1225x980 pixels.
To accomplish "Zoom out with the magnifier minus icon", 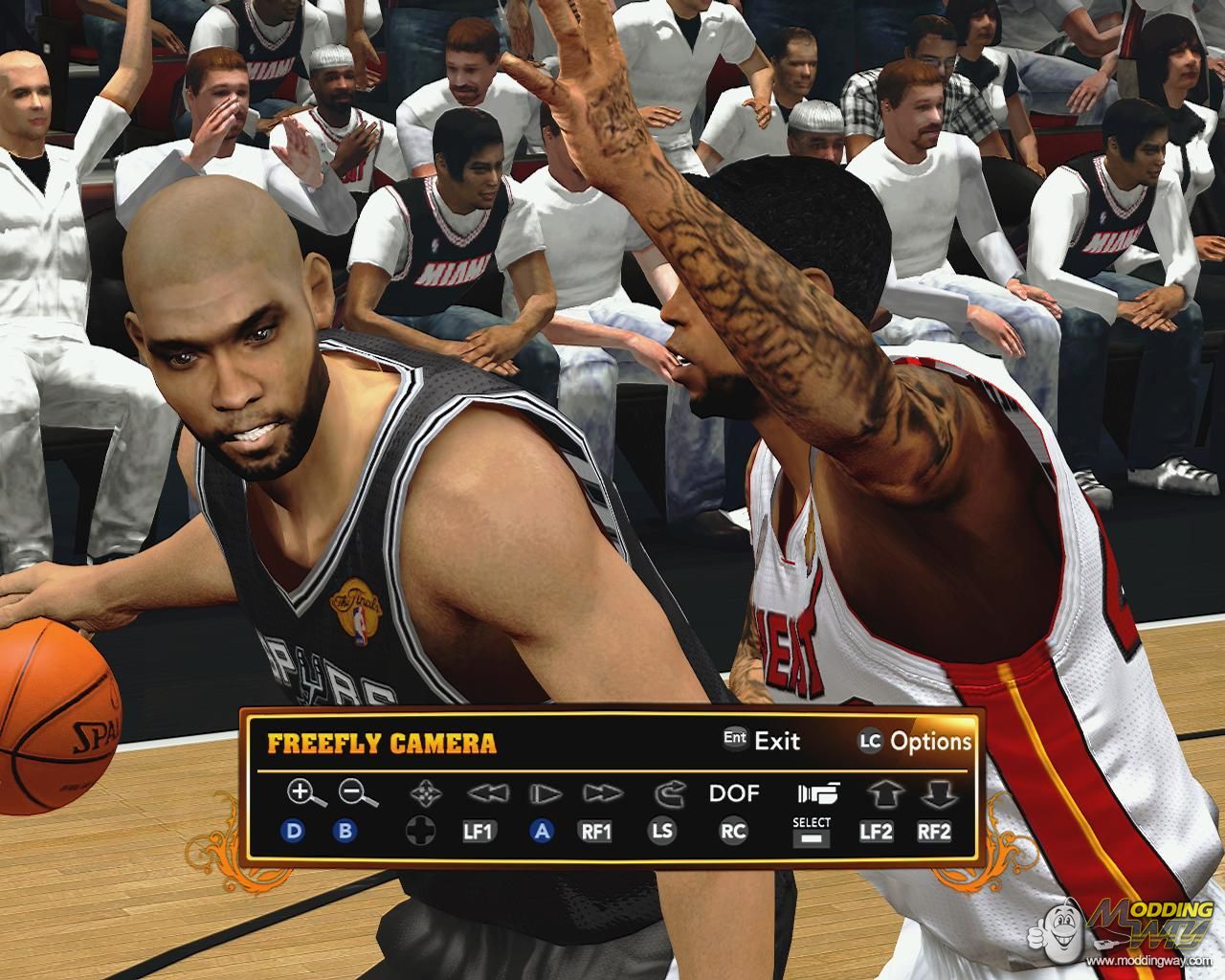I will (x=357, y=792).
